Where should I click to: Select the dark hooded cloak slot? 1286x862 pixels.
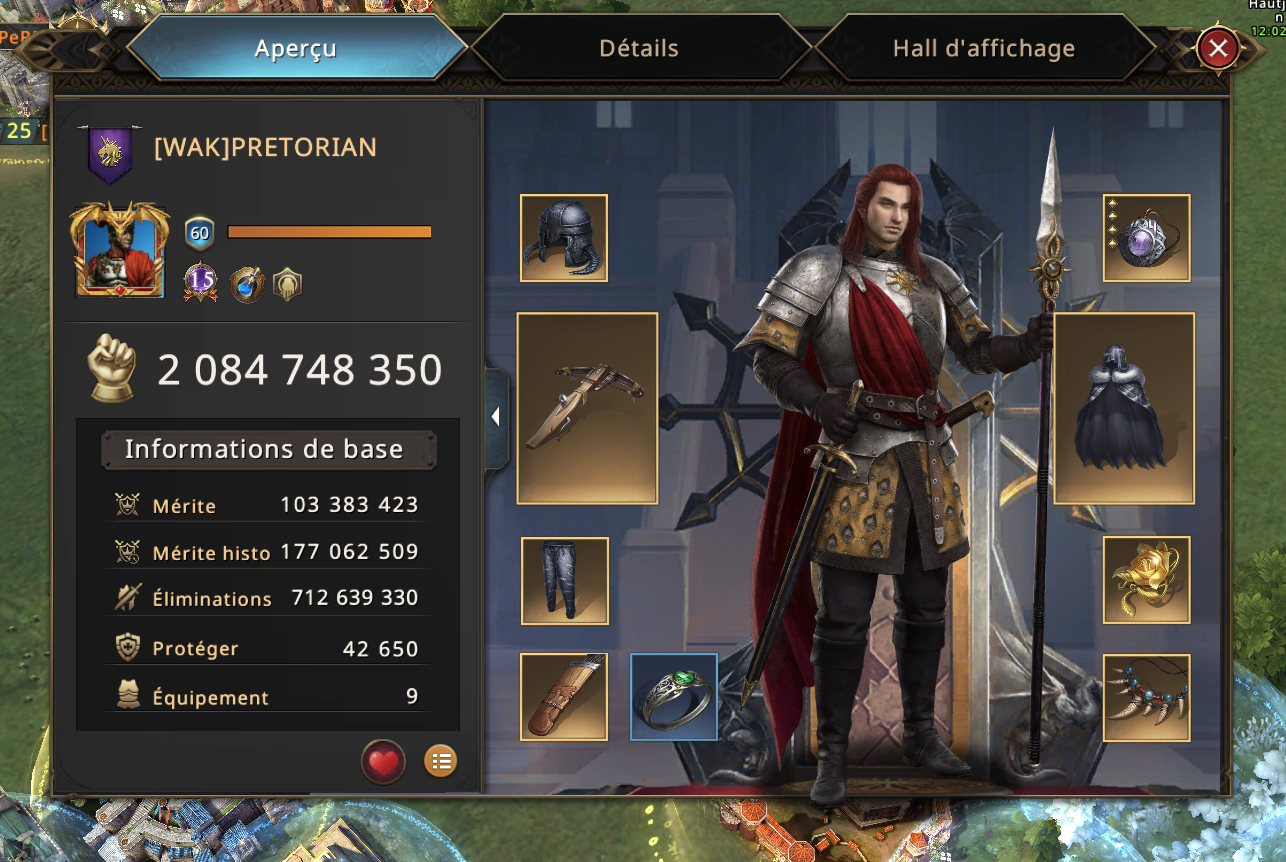click(x=1124, y=408)
